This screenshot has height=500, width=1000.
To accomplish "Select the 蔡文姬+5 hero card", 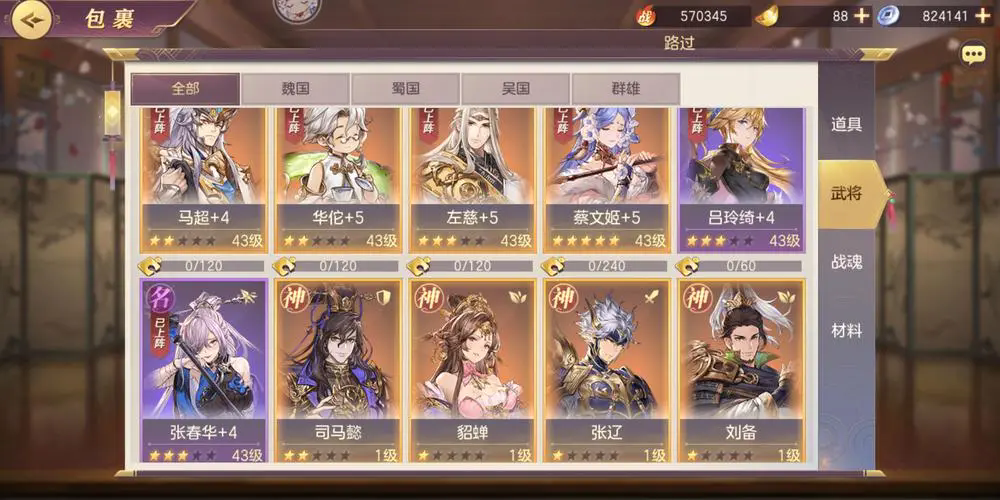I will pyautogui.click(x=608, y=177).
